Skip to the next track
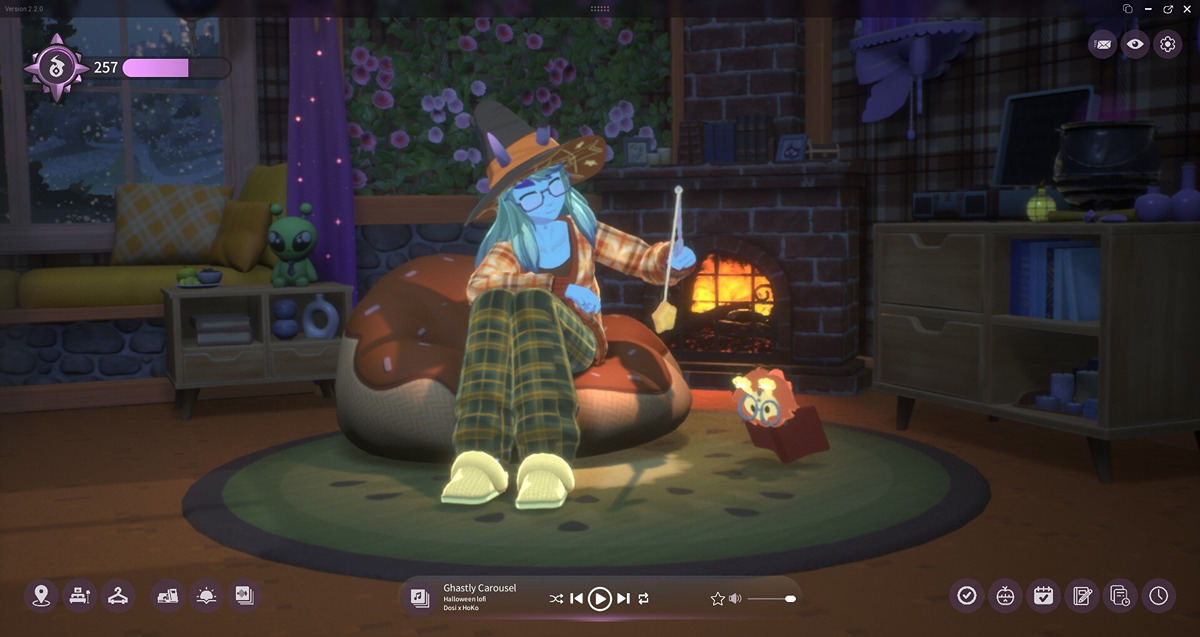Screen dimensions: 1200x637 point(623,598)
